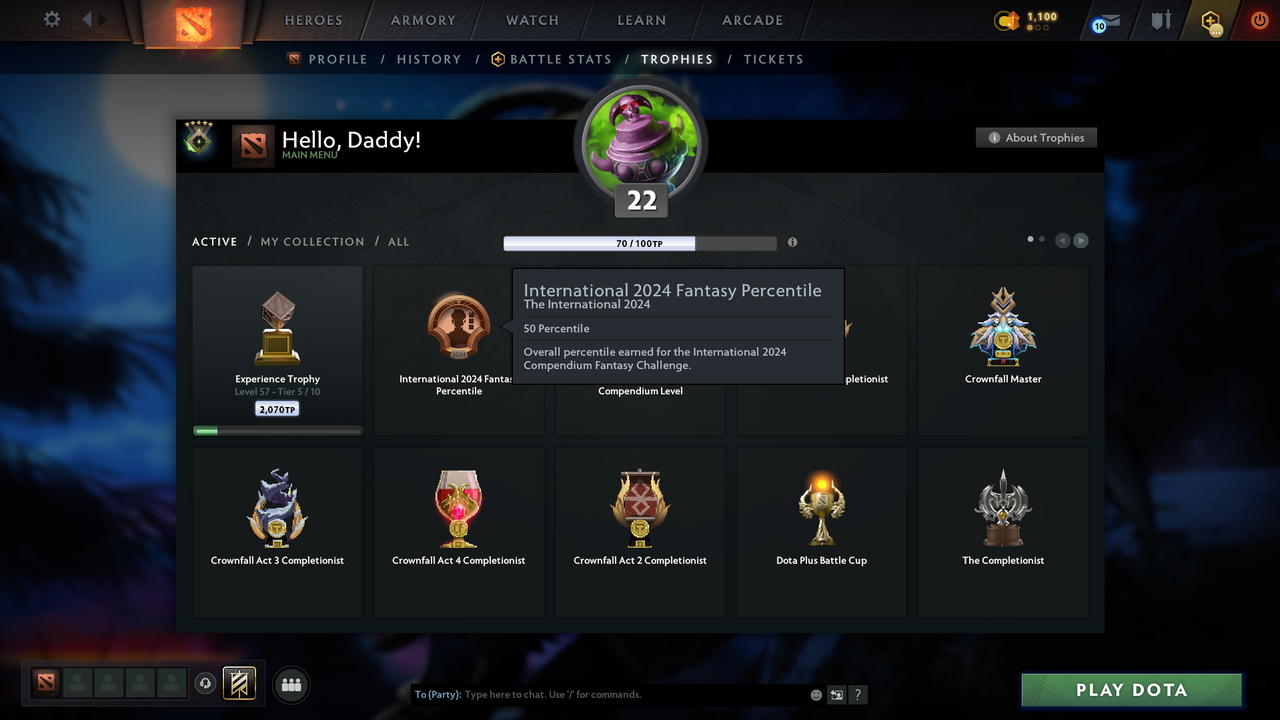Select the Tickets tab
Screen dimensions: 1280x720
(x=773, y=59)
